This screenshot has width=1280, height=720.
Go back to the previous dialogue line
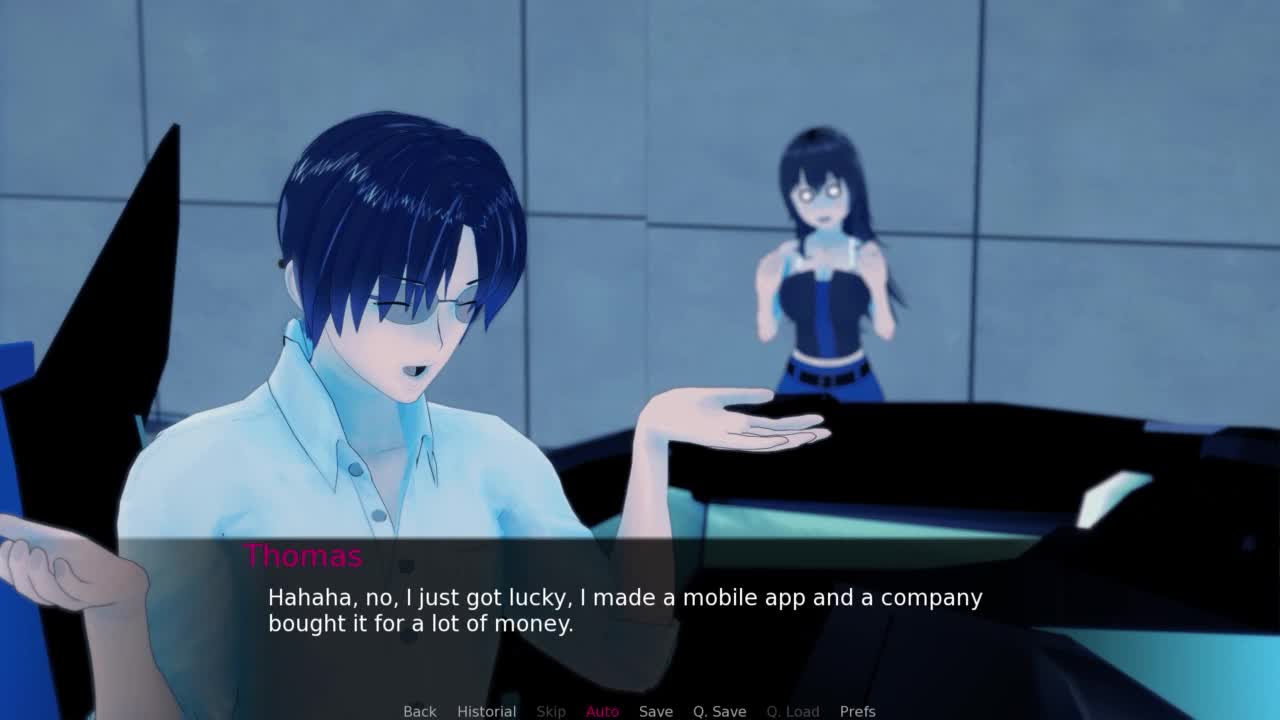tap(420, 711)
